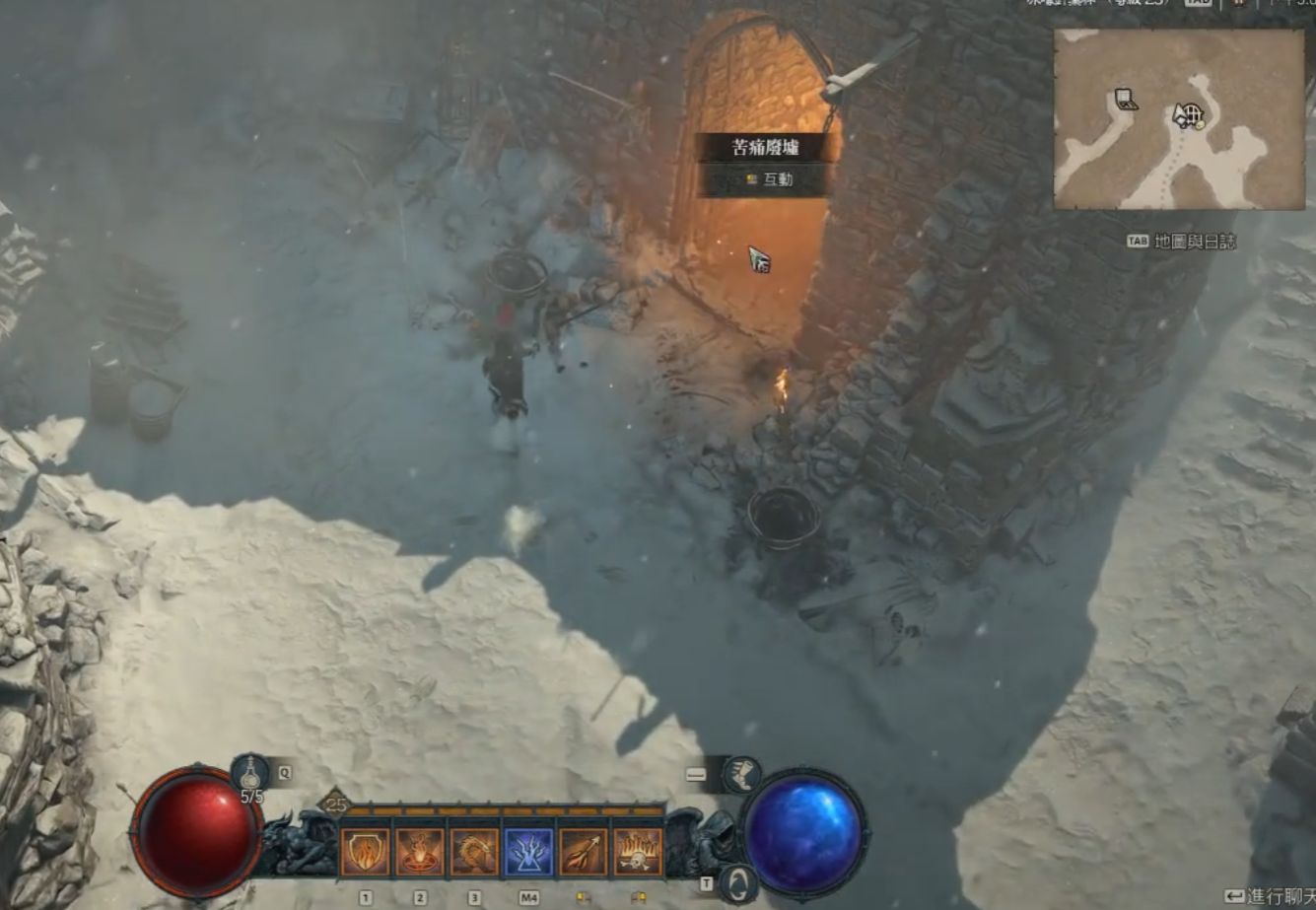This screenshot has width=1316, height=910.
Task: Cast the fire pentagram circle skill
Action: point(420,852)
